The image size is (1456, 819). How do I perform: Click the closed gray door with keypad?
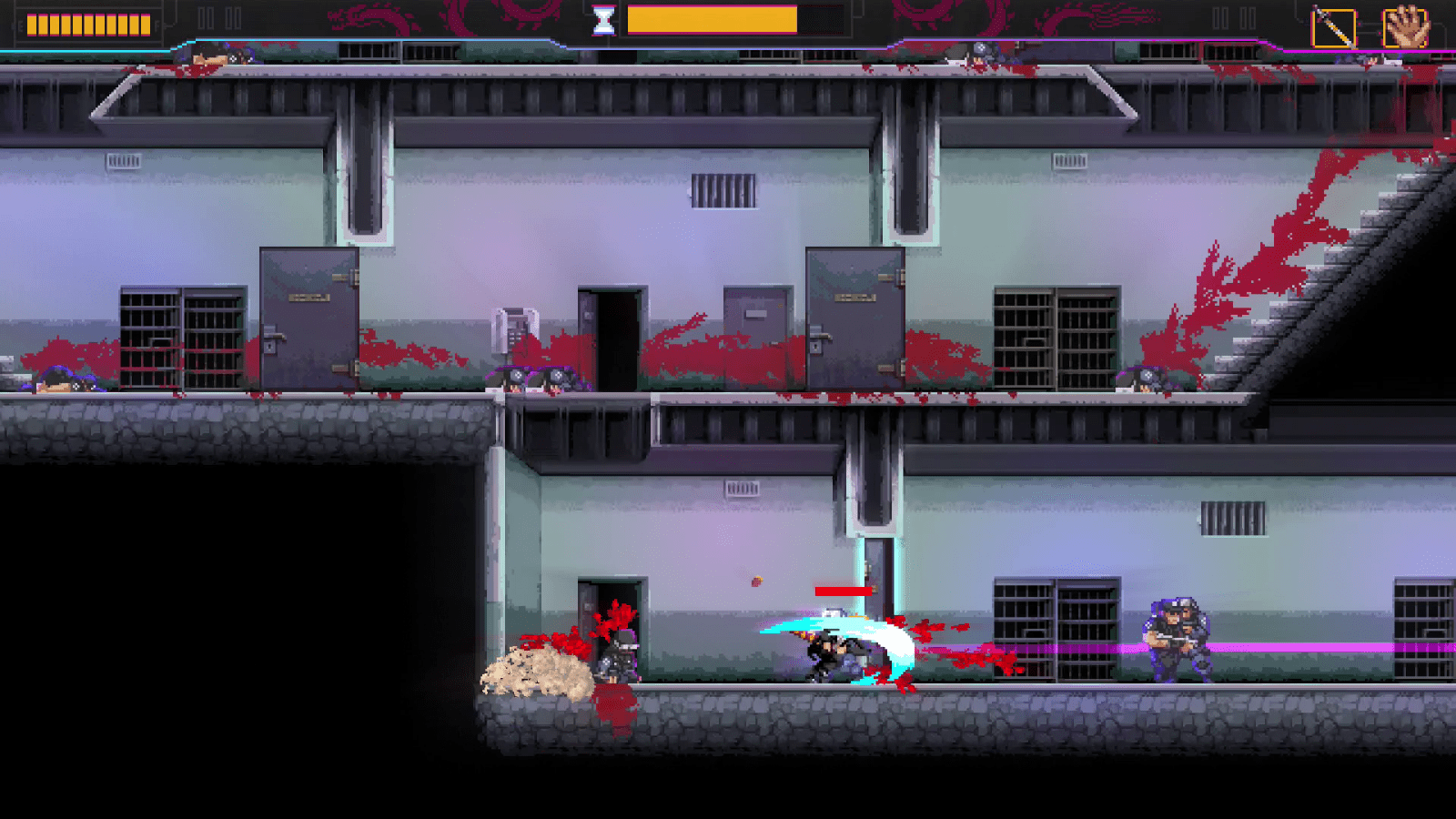[x=305, y=318]
